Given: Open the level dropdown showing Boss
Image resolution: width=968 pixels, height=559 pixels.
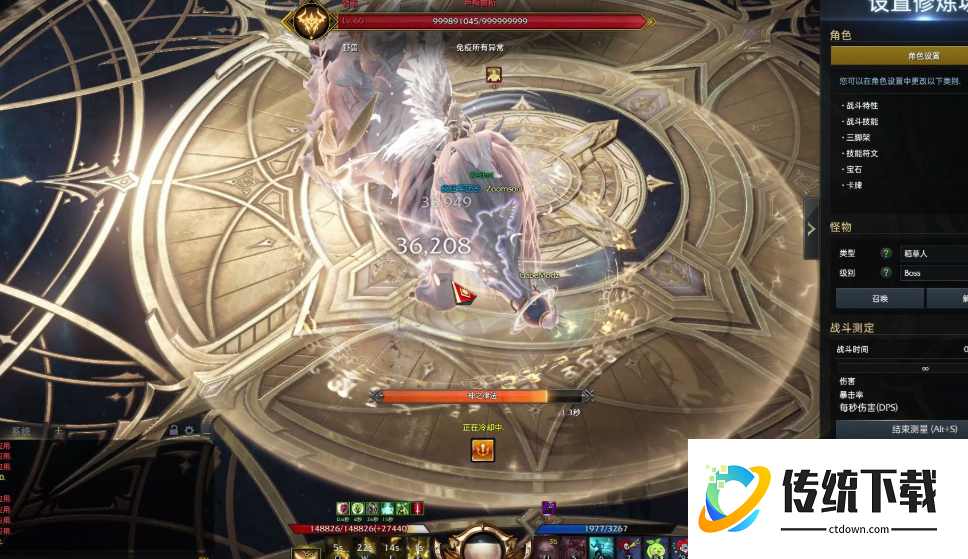Looking at the screenshot, I should pos(934,273).
